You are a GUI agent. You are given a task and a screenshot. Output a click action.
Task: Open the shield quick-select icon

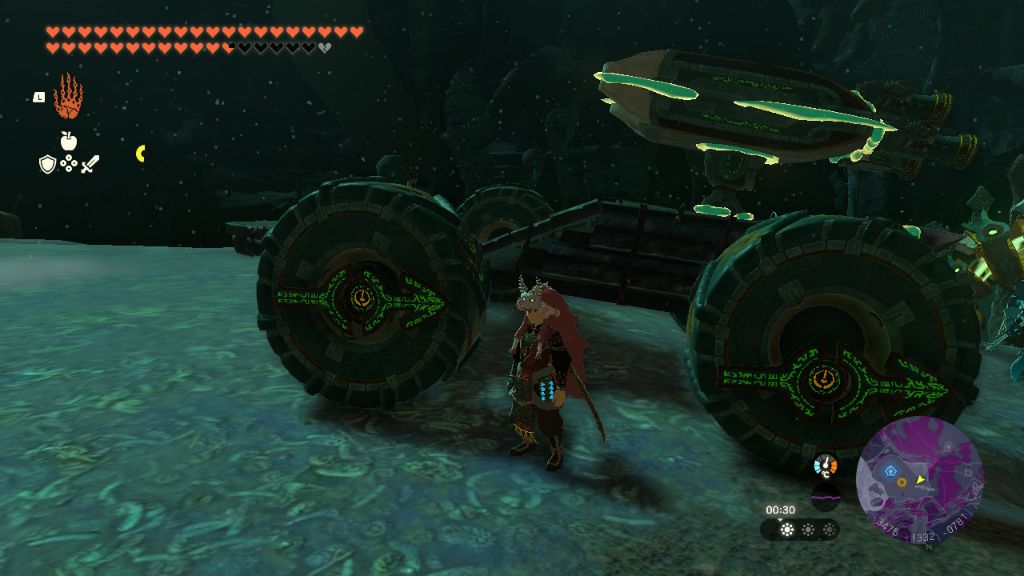[47, 163]
